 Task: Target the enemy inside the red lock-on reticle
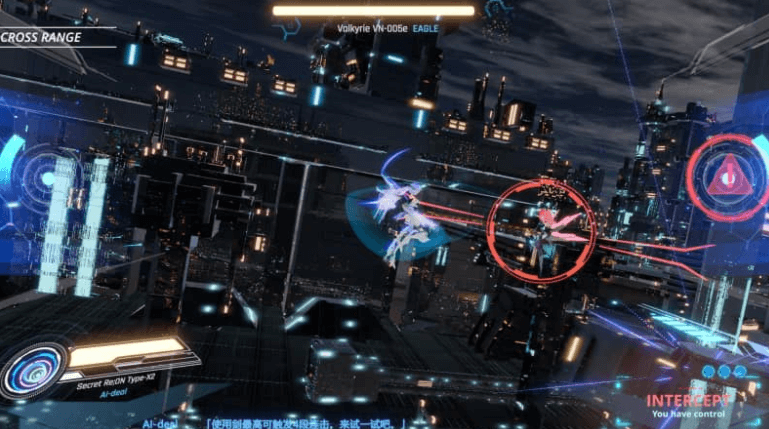(x=543, y=229)
